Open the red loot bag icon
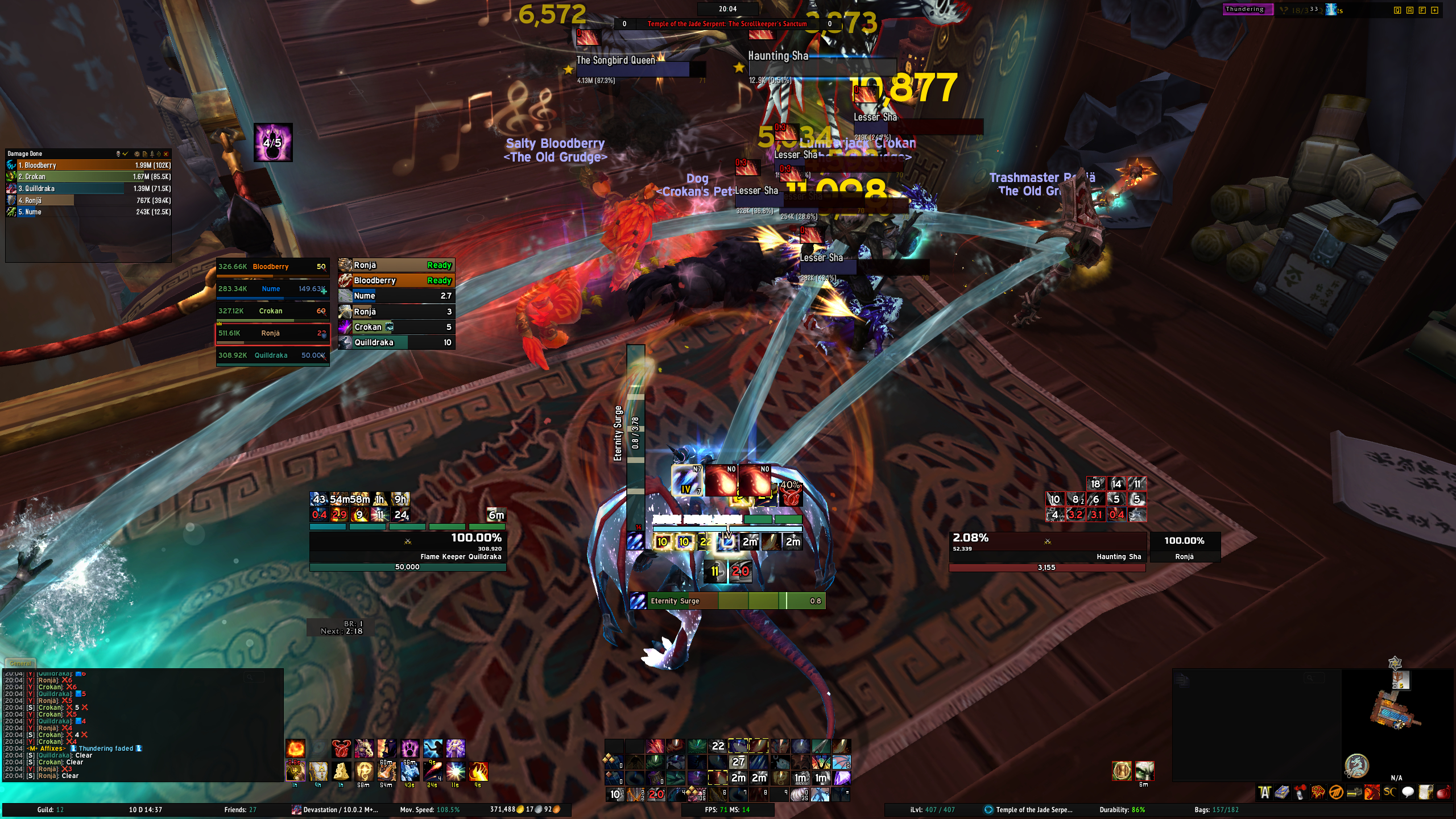 coord(1443,792)
